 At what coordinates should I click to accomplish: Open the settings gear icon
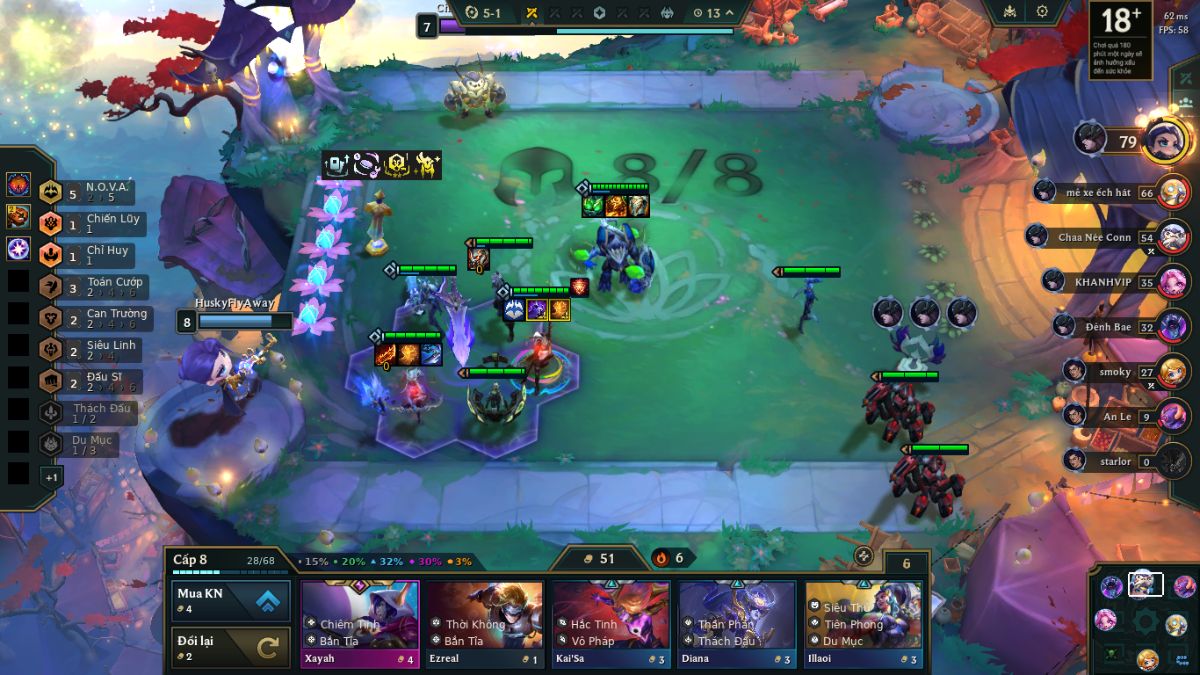coord(1042,12)
